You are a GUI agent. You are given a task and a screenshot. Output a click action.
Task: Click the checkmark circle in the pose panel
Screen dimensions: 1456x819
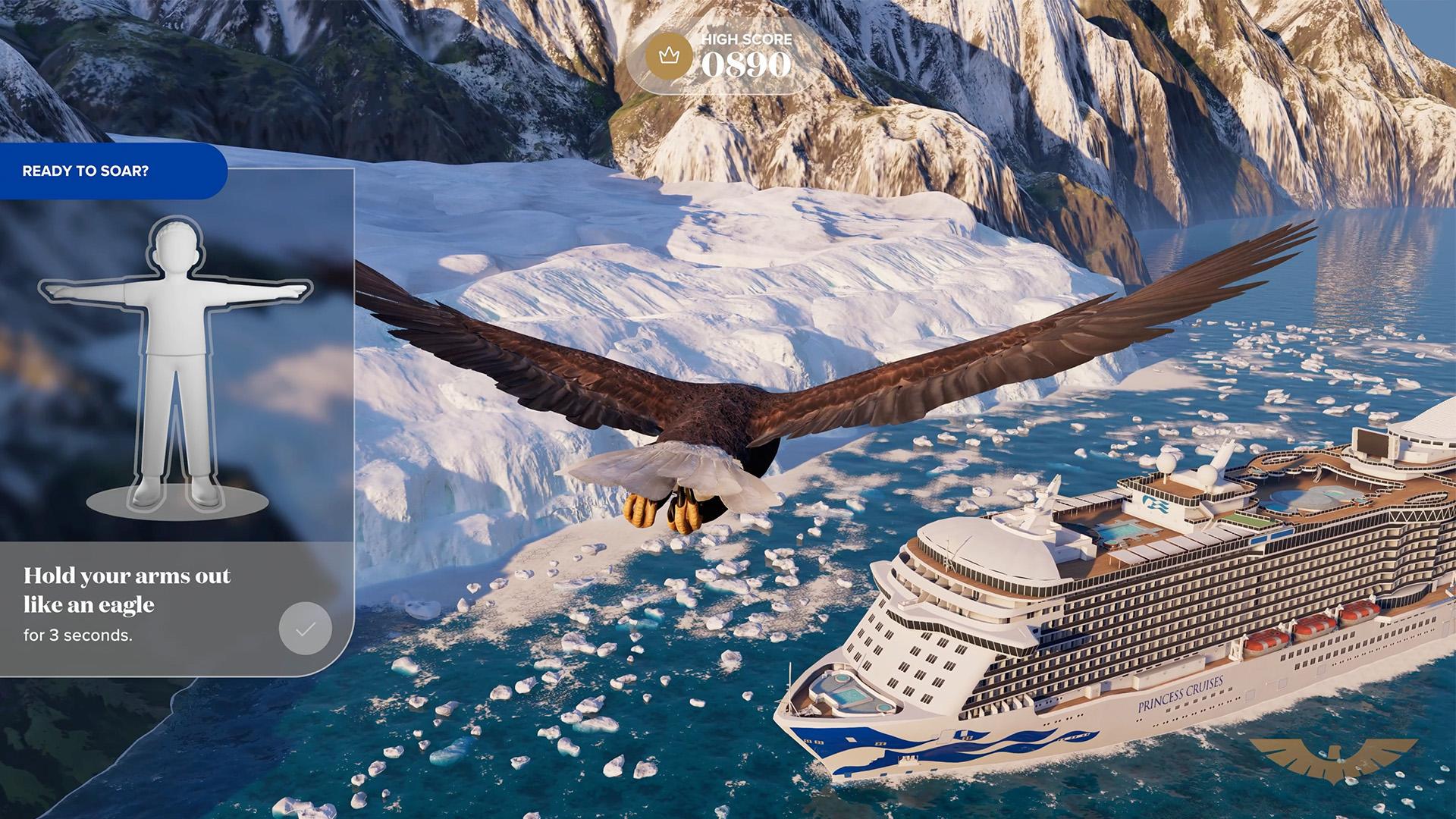coord(305,629)
